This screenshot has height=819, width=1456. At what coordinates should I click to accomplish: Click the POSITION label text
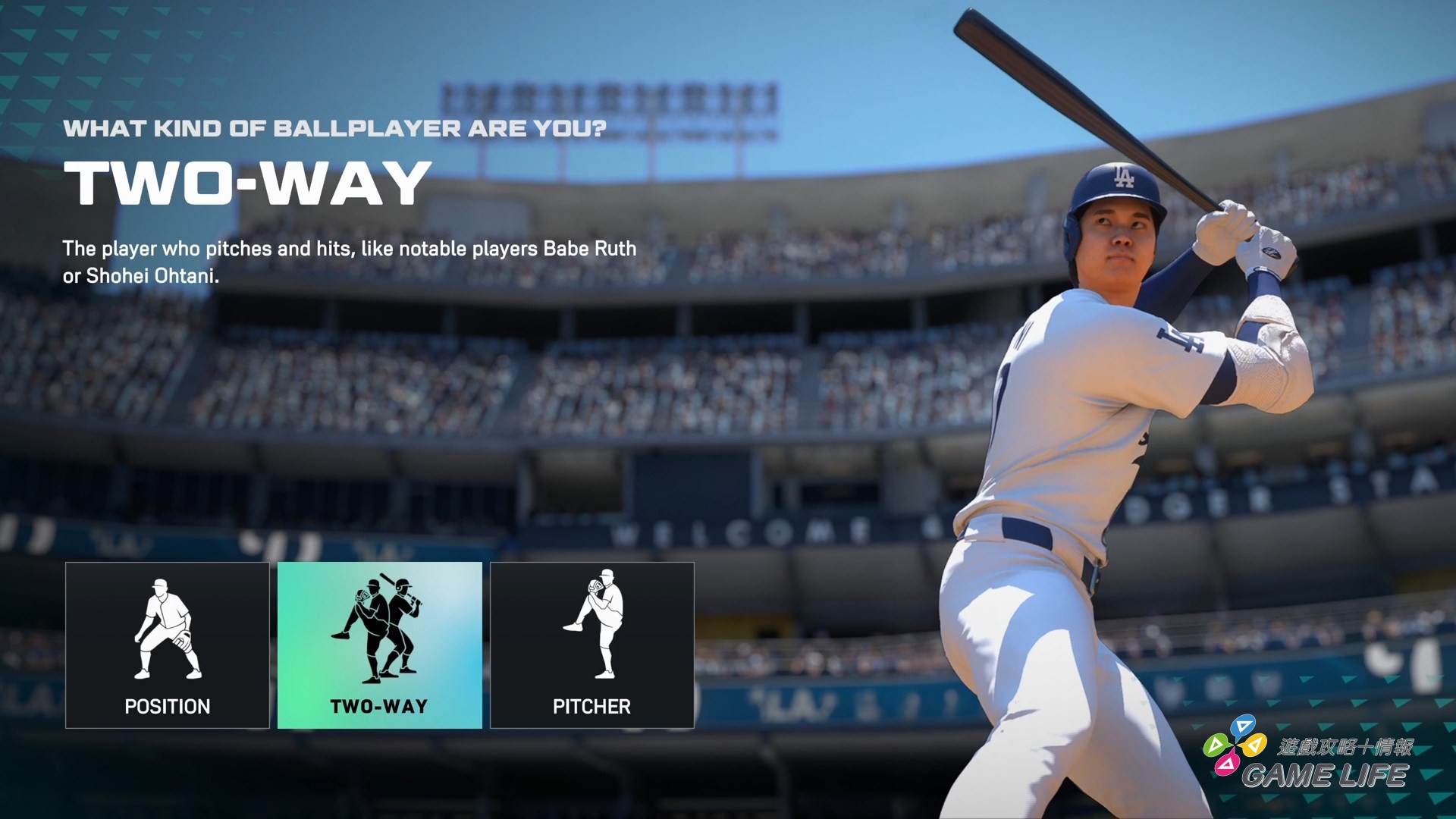(x=167, y=707)
